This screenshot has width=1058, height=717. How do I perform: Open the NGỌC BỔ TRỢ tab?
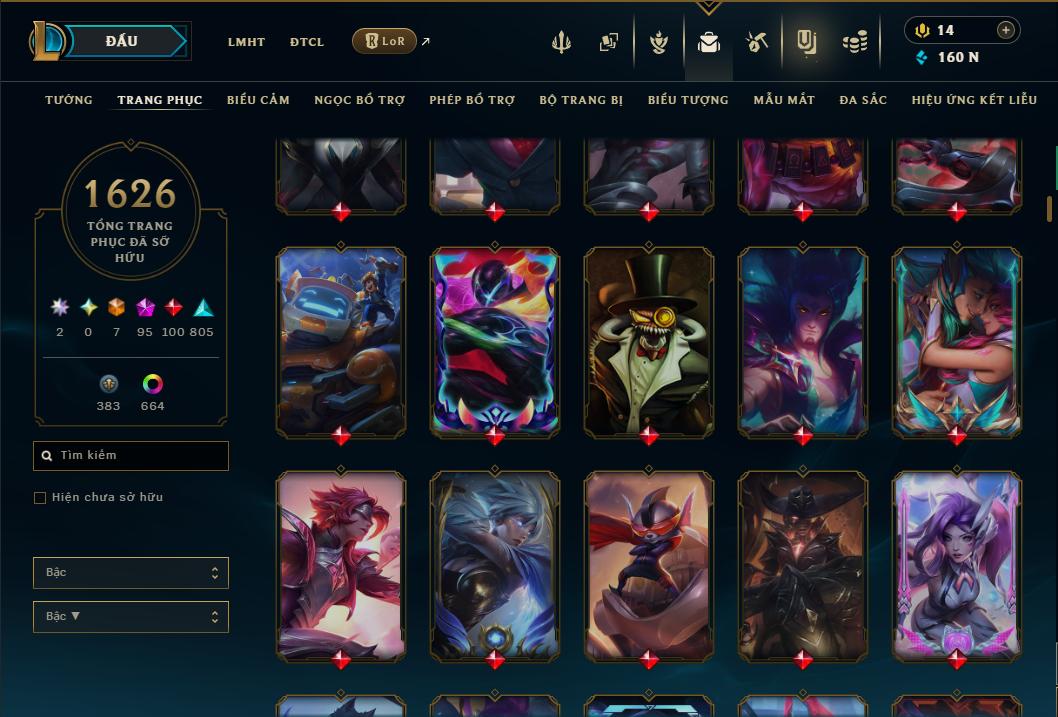[x=359, y=100]
